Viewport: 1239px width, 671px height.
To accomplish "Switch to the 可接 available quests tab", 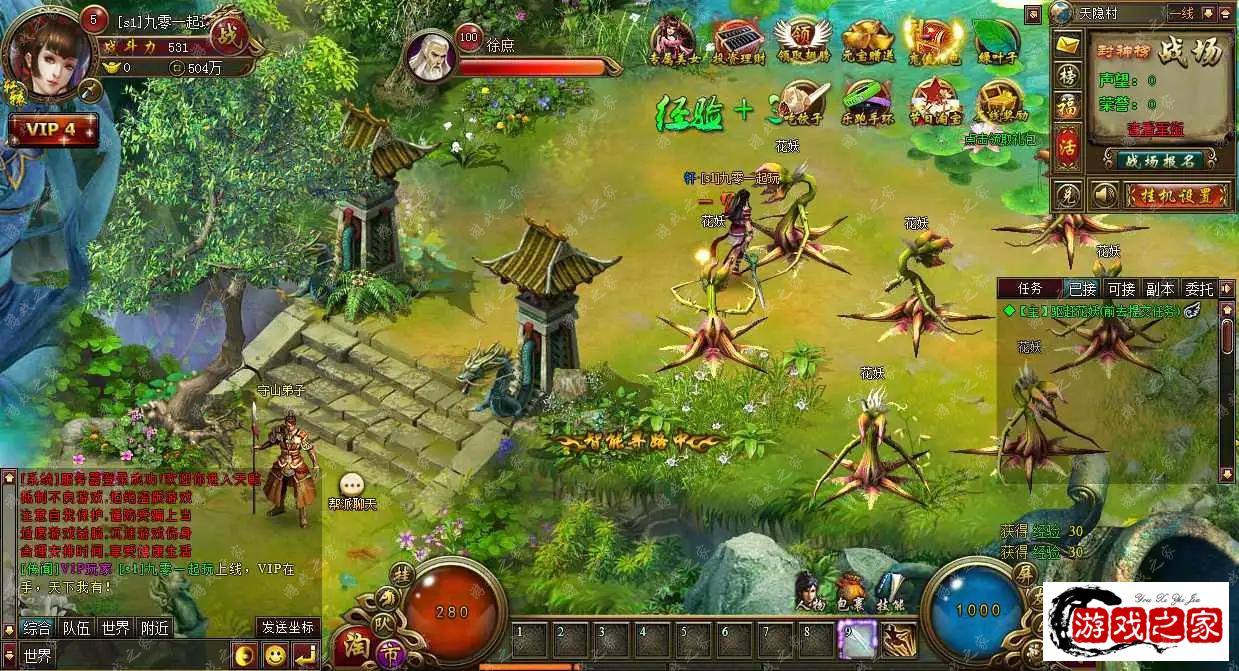I will [1122, 288].
